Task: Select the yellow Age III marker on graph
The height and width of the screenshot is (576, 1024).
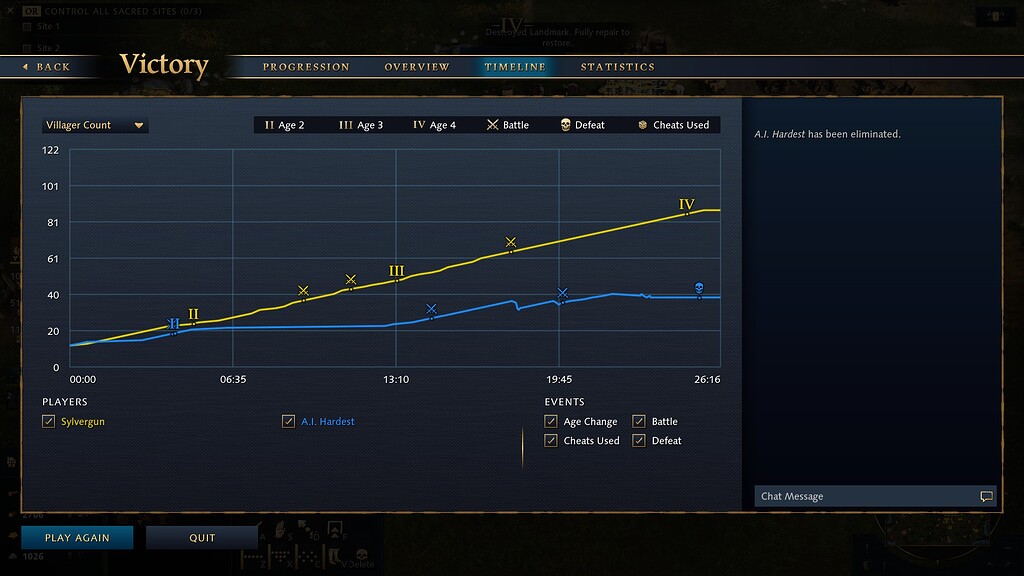Action: pos(397,272)
